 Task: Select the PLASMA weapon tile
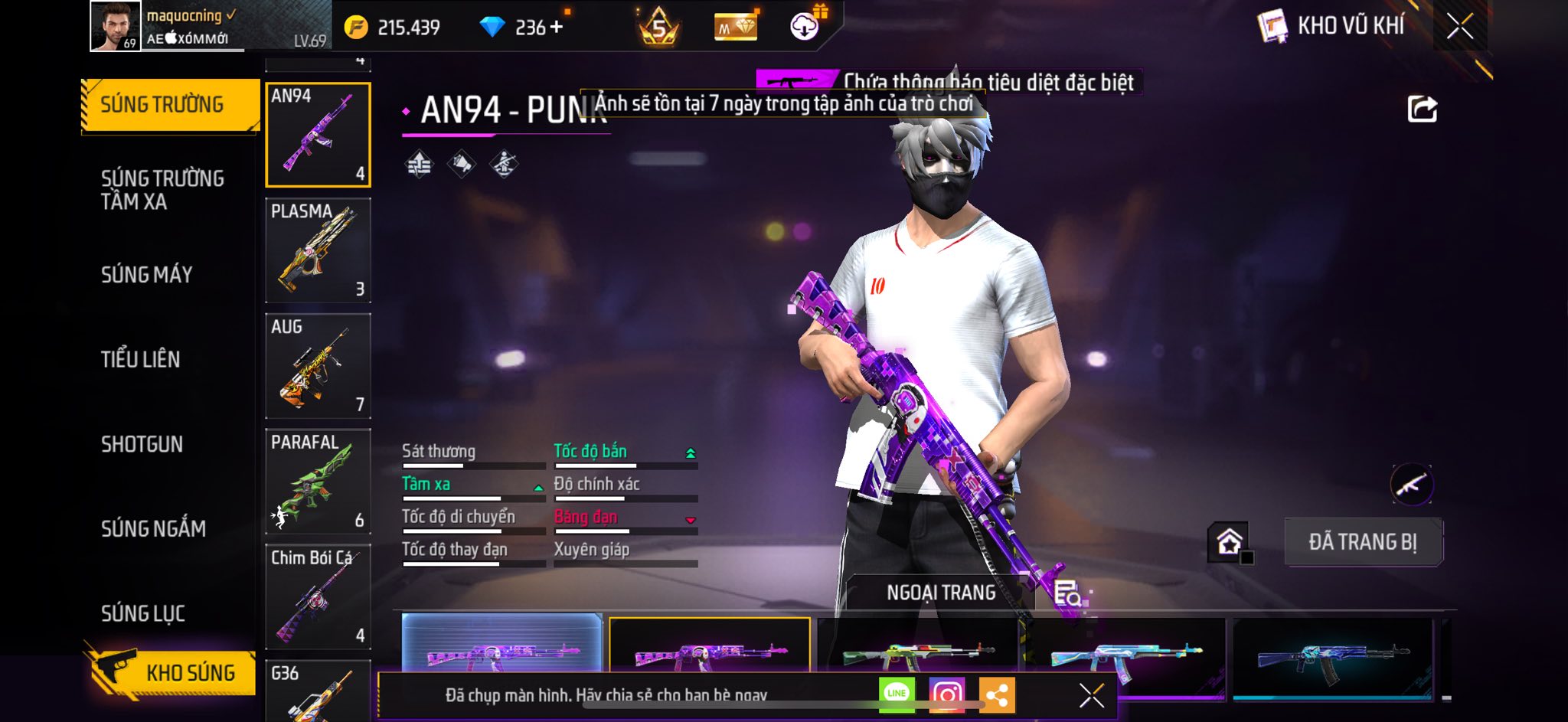(318, 250)
